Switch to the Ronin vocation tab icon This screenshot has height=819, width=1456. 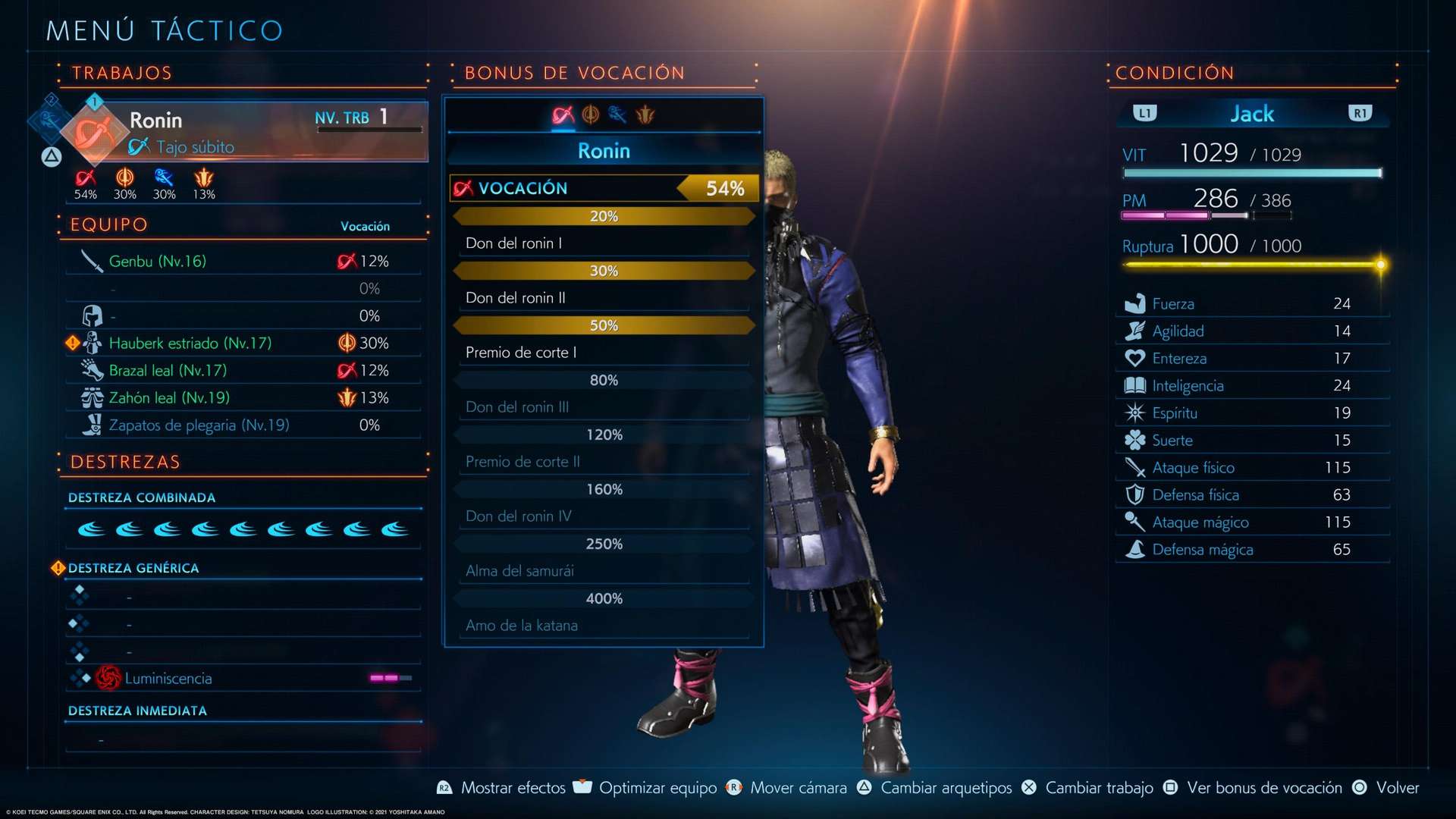pyautogui.click(x=563, y=115)
